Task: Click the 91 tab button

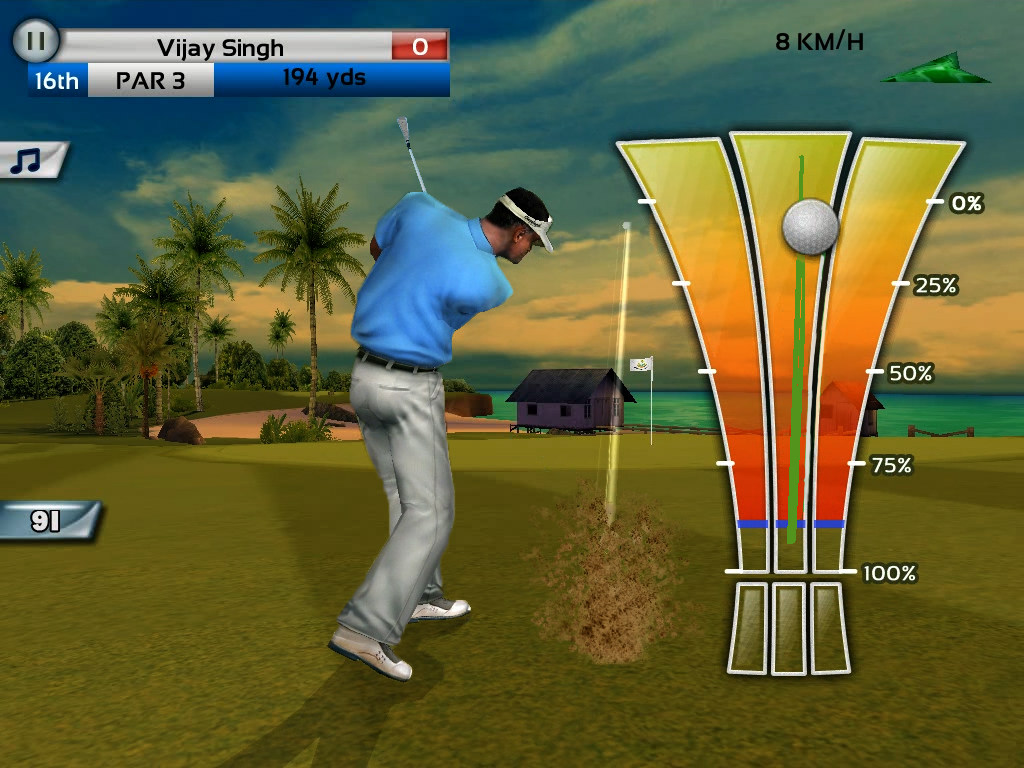Action: click(x=46, y=521)
